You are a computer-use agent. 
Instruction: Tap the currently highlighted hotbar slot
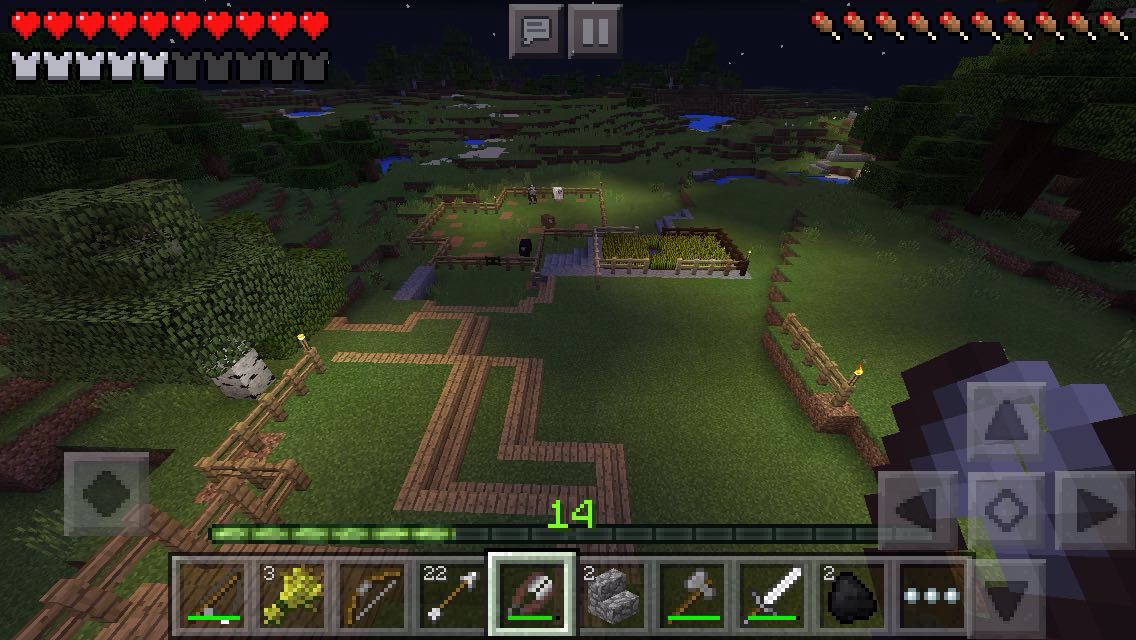pyautogui.click(x=532, y=595)
